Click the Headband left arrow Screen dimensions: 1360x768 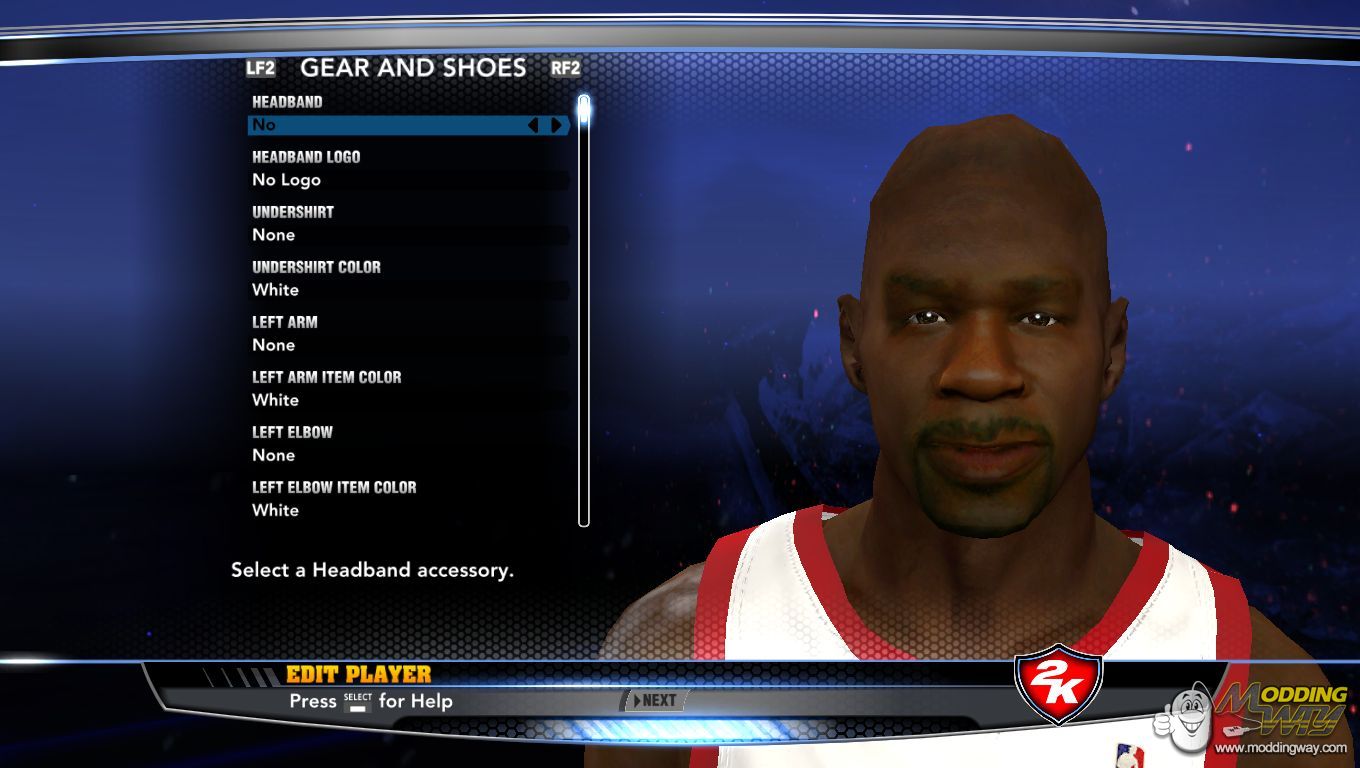click(x=533, y=125)
